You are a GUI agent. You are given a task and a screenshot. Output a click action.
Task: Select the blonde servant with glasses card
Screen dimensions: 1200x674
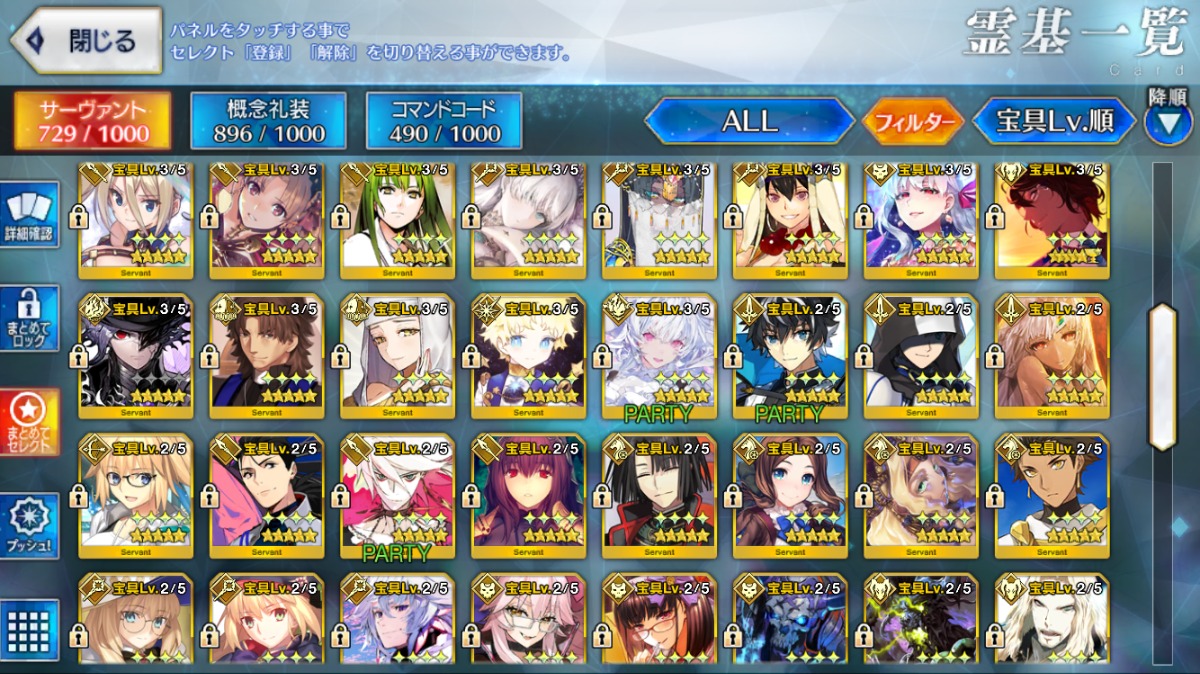click(136, 497)
